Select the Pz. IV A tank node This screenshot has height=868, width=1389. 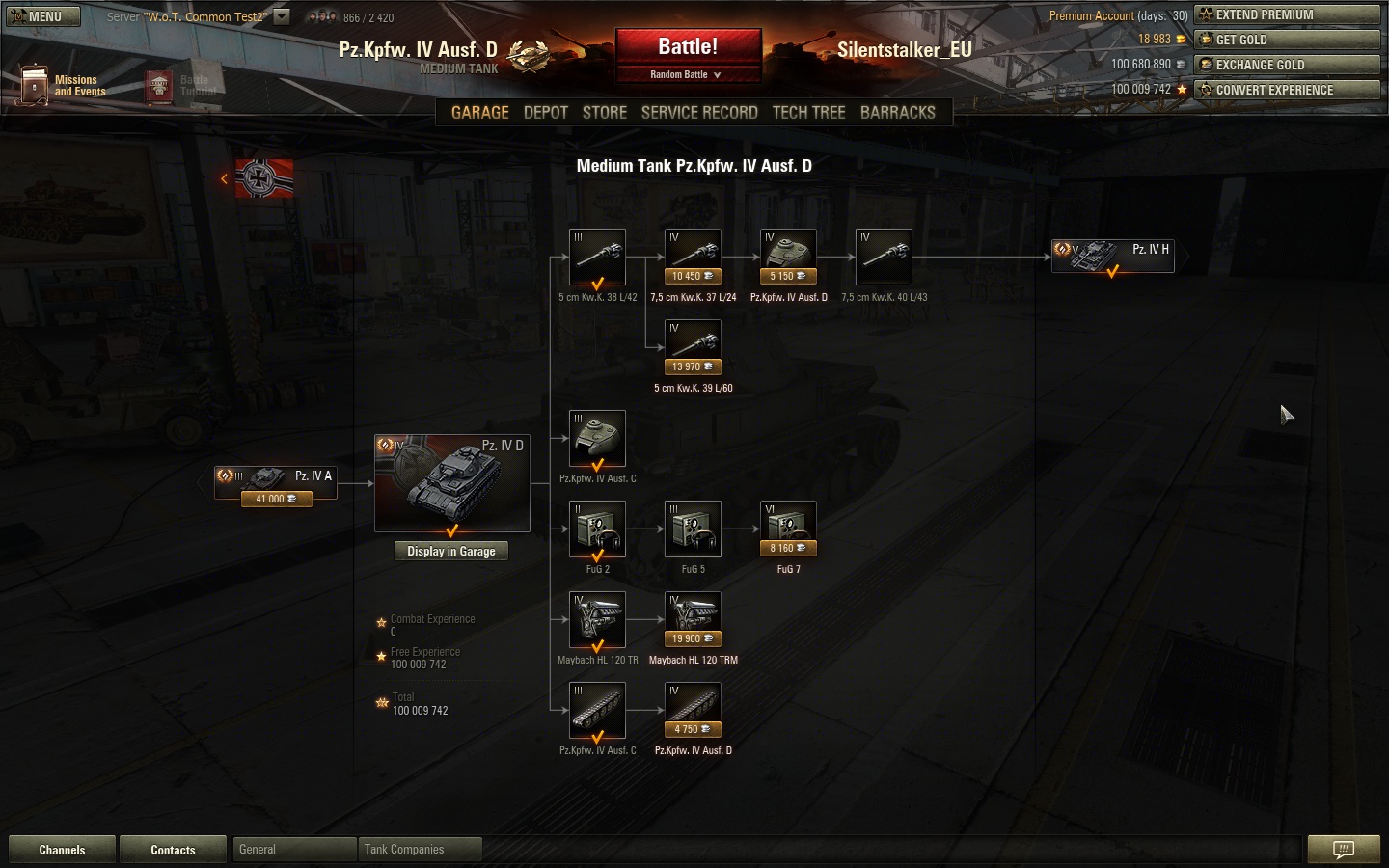(x=276, y=482)
